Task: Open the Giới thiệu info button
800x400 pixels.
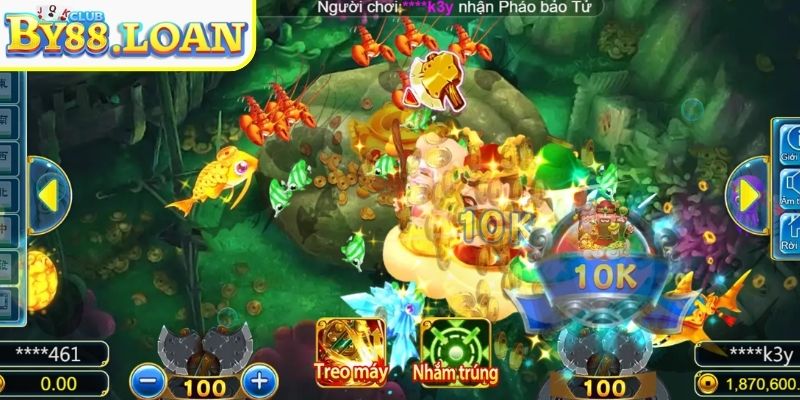Action: click(788, 143)
